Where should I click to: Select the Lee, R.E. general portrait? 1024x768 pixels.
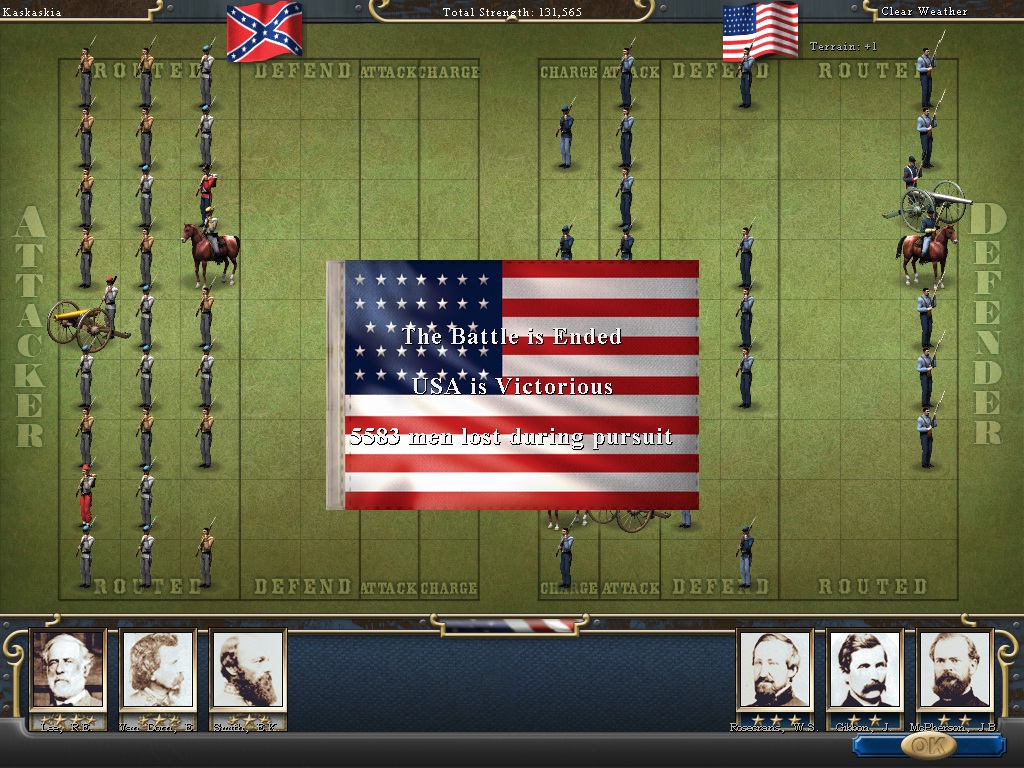[68, 669]
